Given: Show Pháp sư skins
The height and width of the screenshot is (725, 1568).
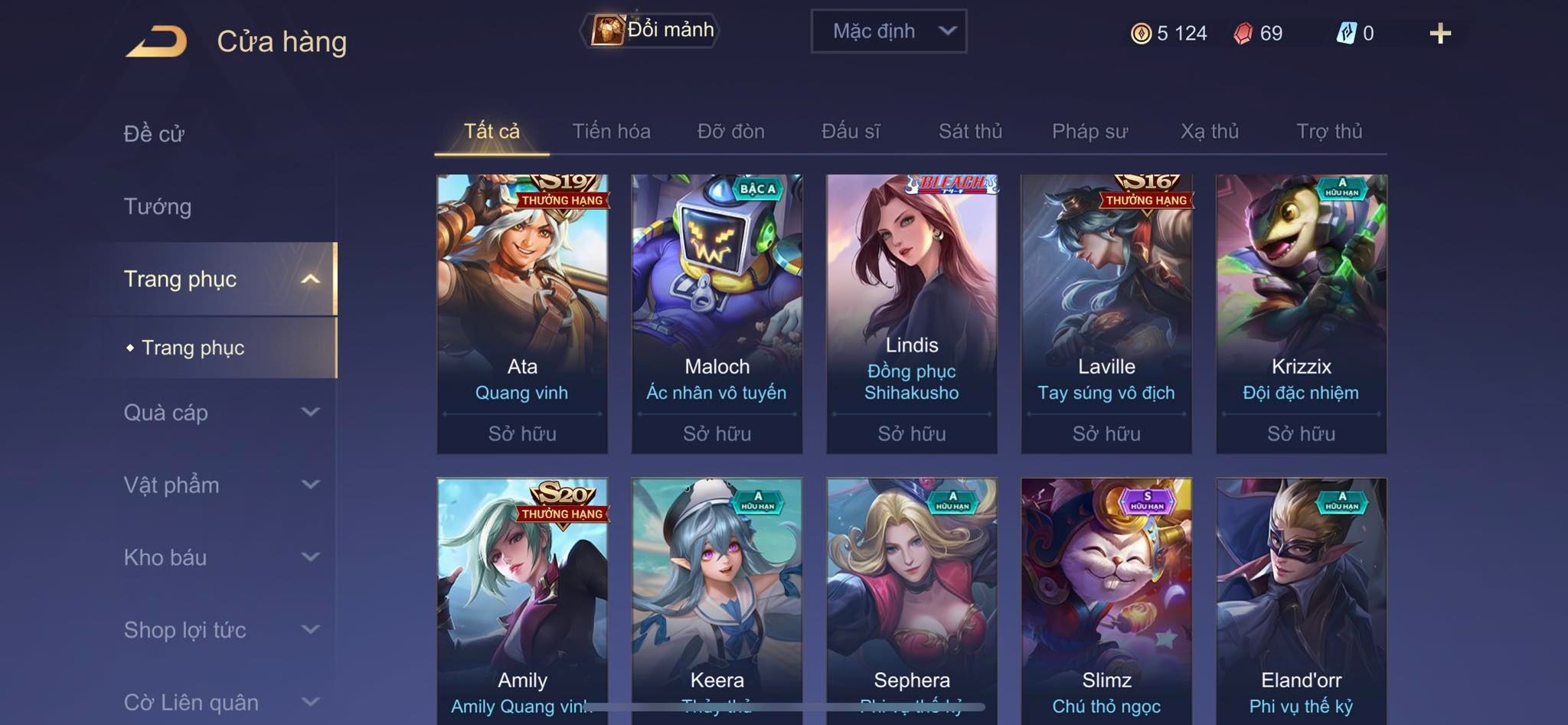Looking at the screenshot, I should pyautogui.click(x=1089, y=132).
